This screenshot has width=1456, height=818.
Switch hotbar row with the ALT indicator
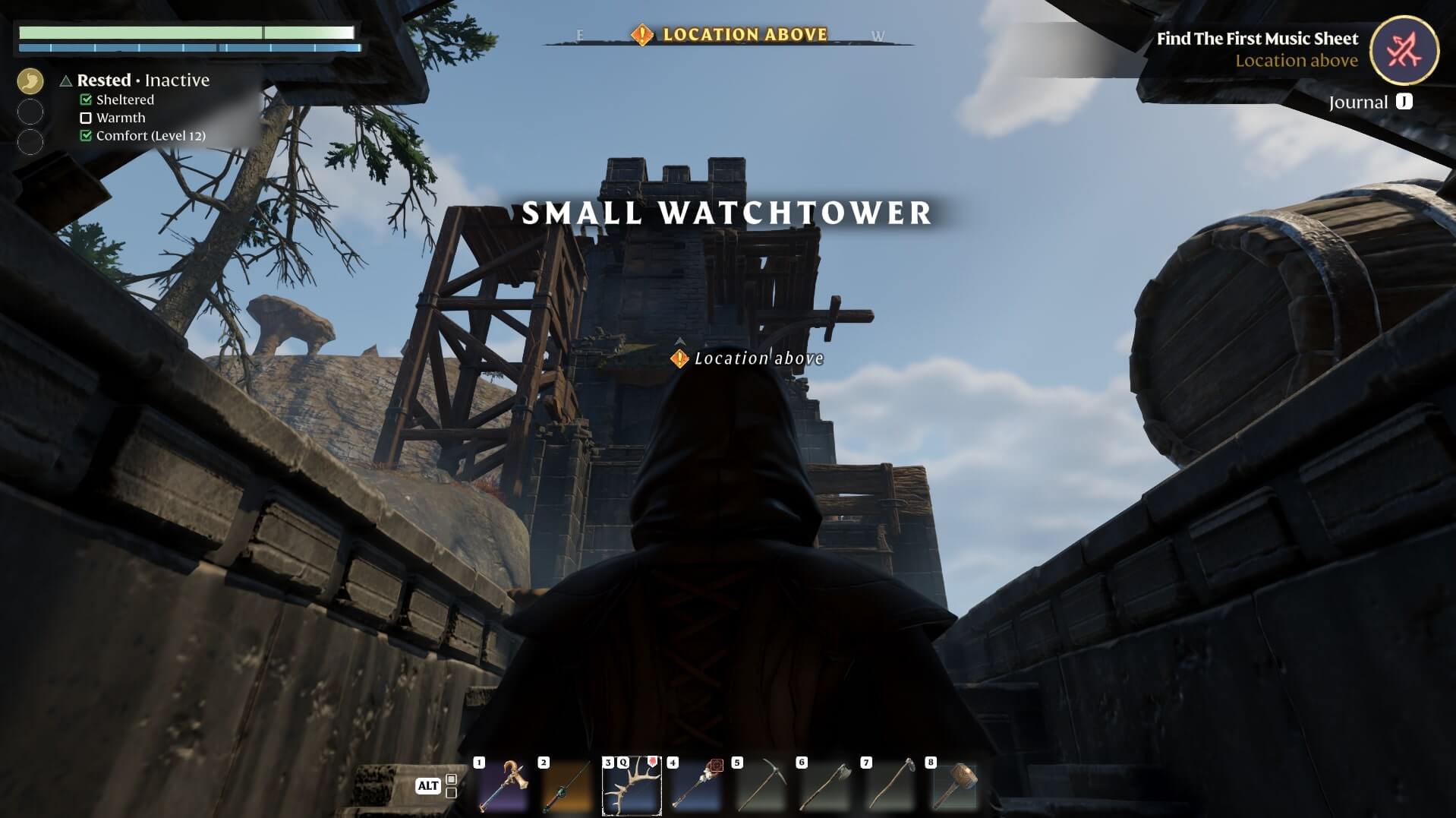coord(428,786)
